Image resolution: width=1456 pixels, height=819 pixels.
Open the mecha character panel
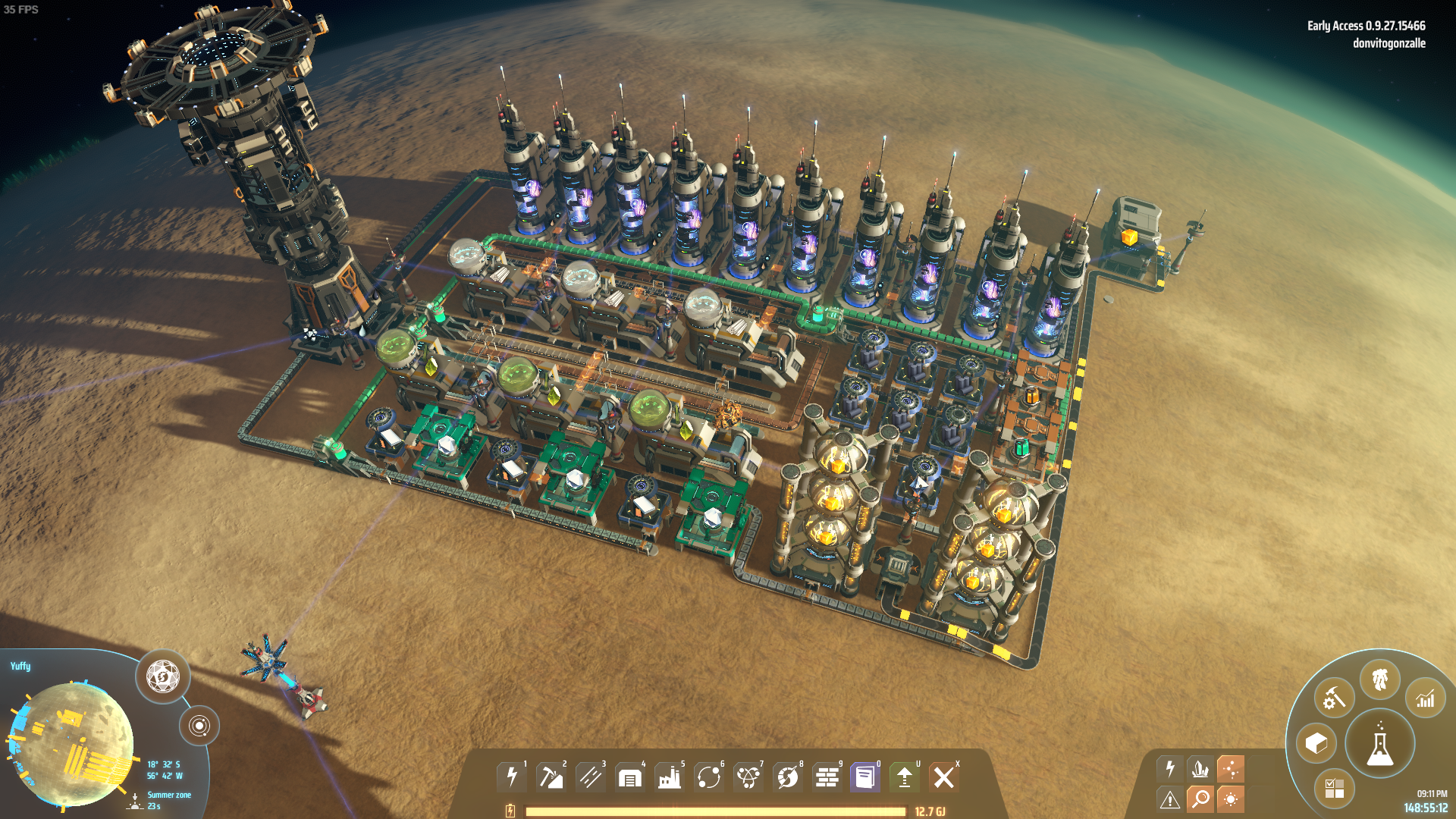pyautogui.click(x=1379, y=679)
